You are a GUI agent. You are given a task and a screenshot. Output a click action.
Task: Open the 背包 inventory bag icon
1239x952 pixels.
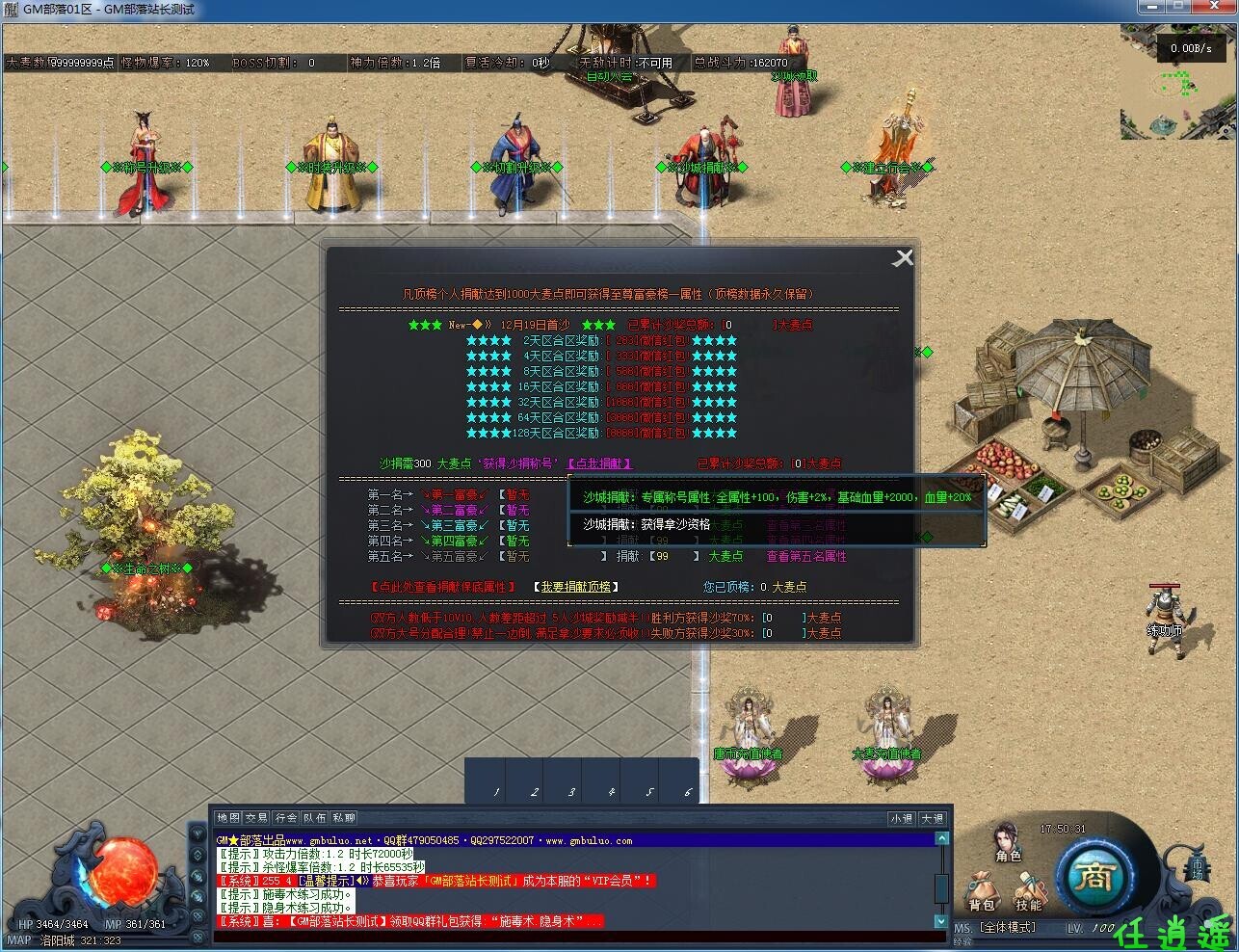(x=981, y=886)
